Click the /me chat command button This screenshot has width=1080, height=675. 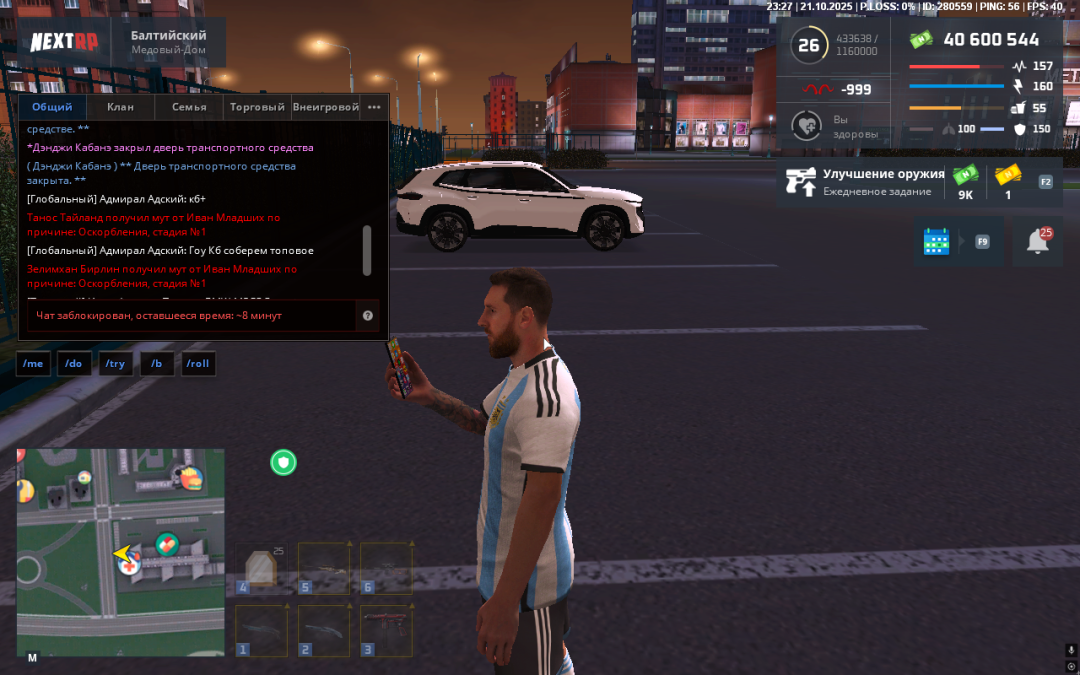[x=33, y=364]
